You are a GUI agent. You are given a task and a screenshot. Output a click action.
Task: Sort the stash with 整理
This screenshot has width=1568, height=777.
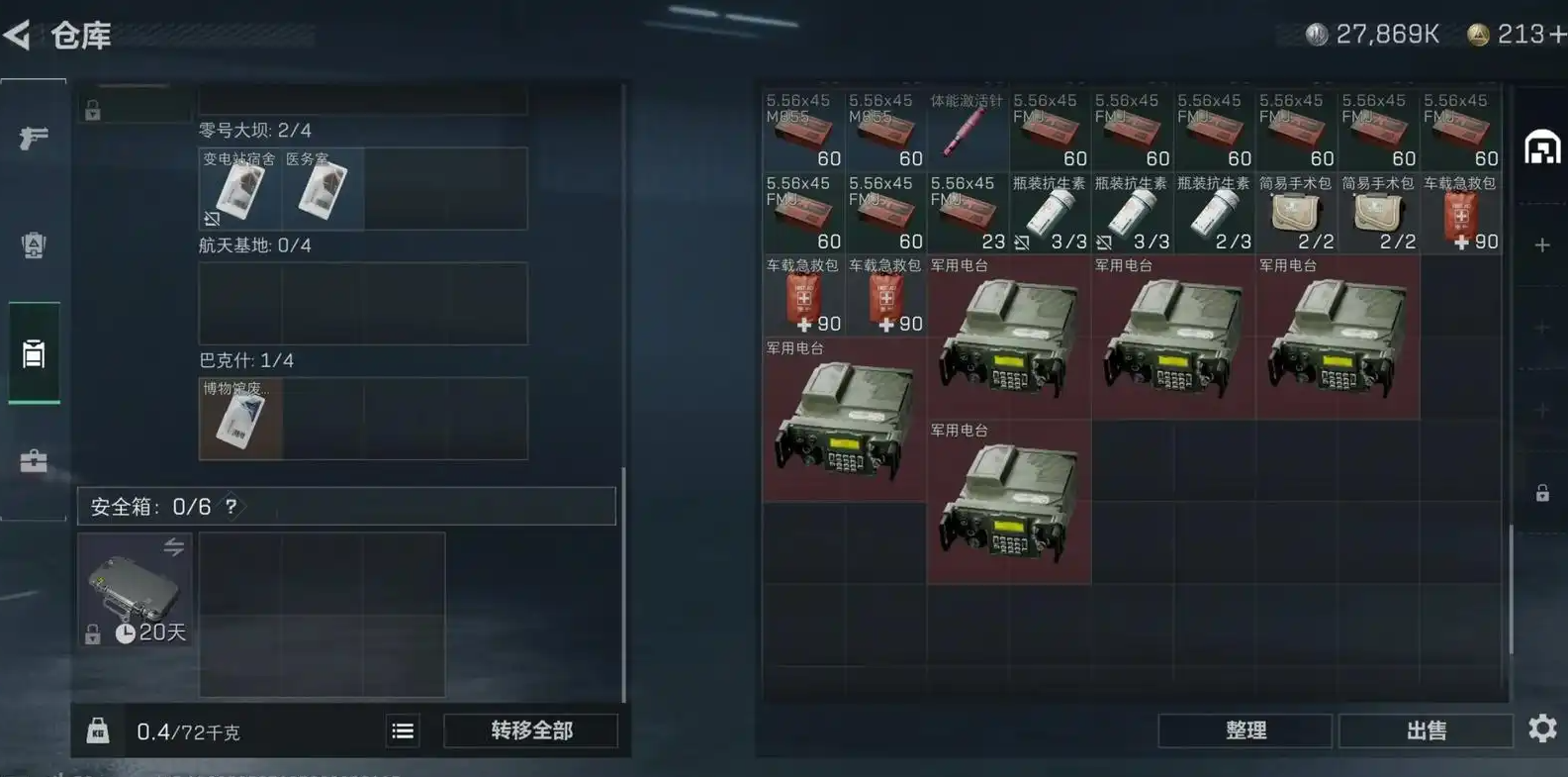(1245, 730)
